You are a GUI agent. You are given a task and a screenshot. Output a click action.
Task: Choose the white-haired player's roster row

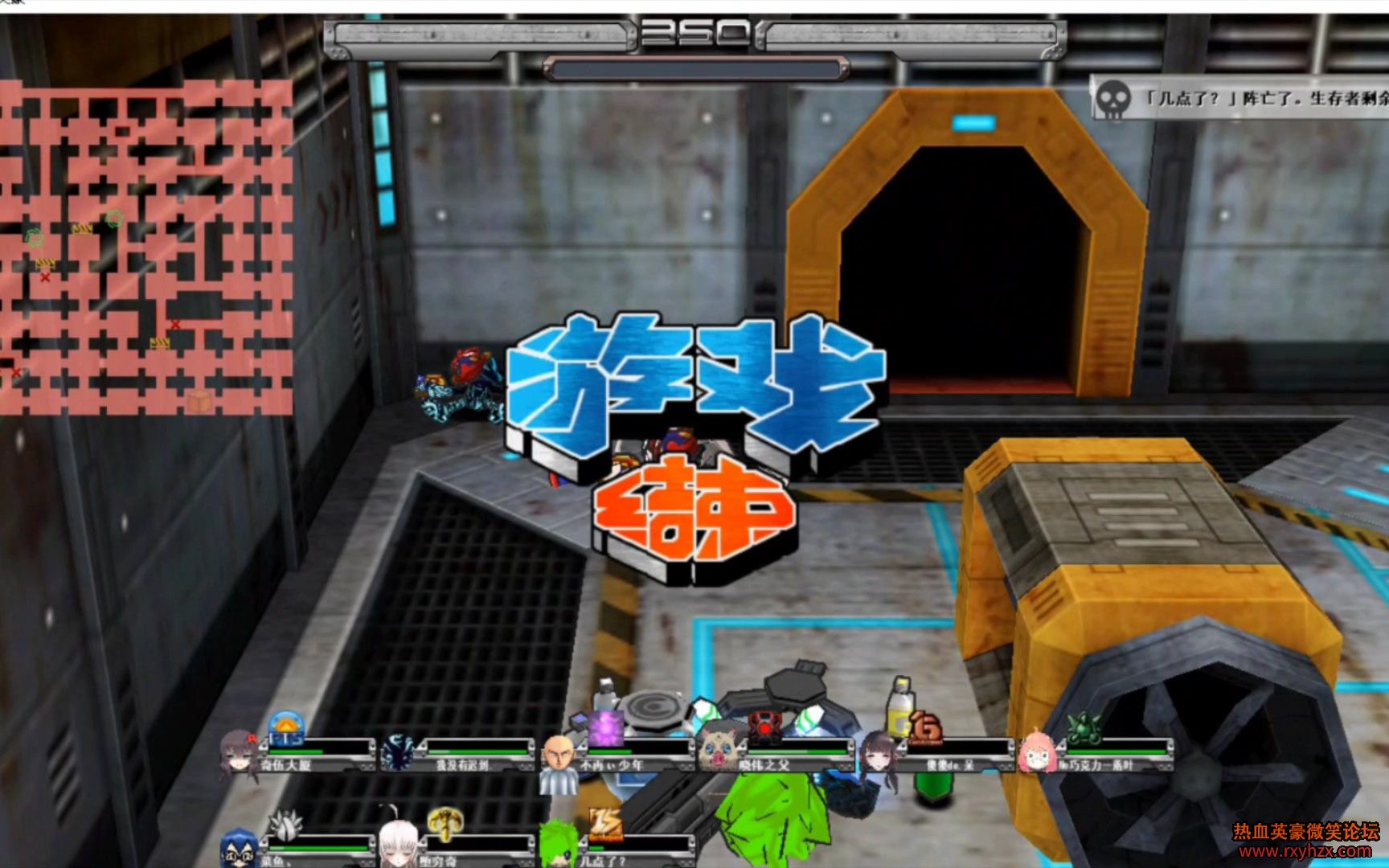pos(454,850)
